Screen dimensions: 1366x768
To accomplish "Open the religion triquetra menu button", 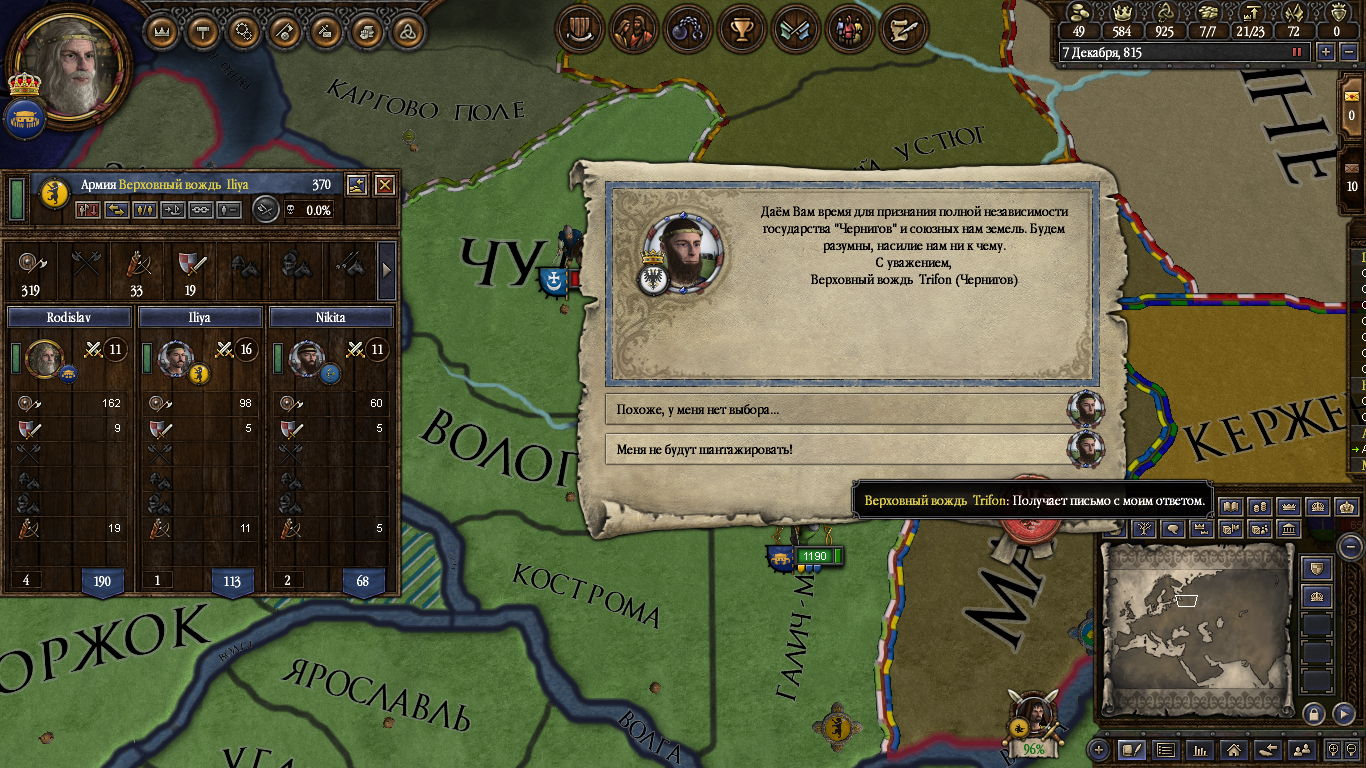I will (x=403, y=31).
